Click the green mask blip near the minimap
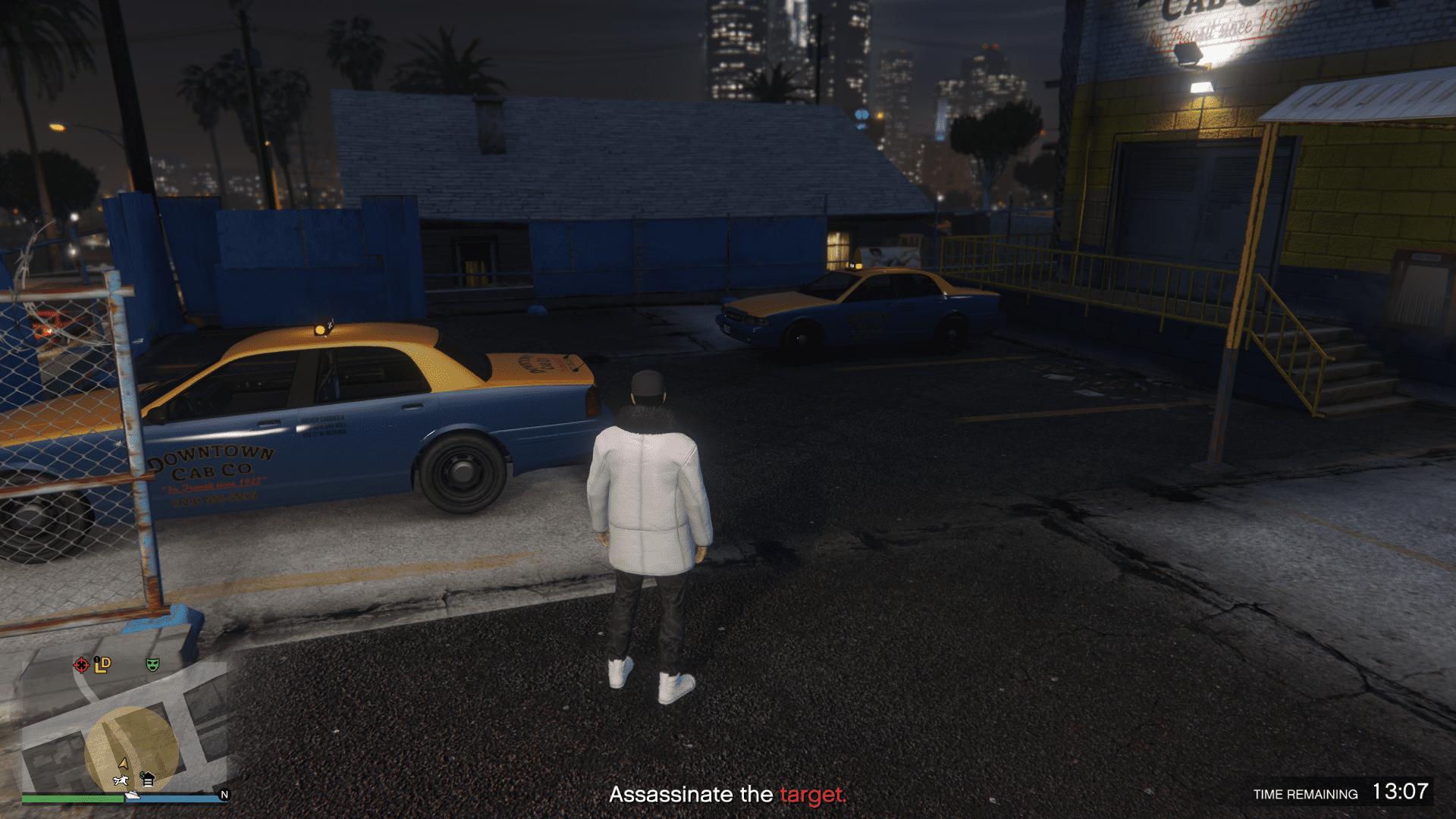 152,664
